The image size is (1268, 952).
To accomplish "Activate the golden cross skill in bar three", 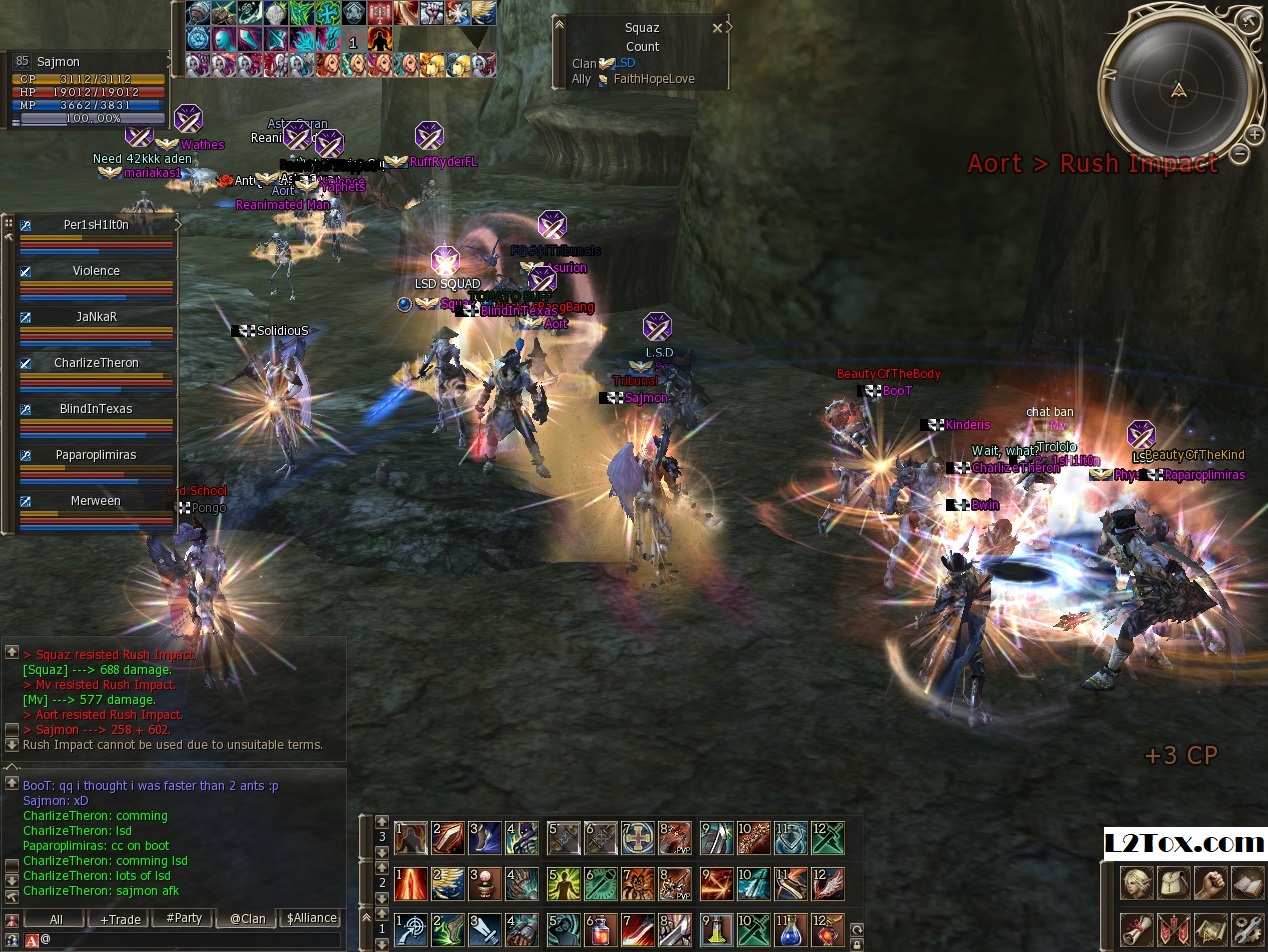I will (x=637, y=838).
